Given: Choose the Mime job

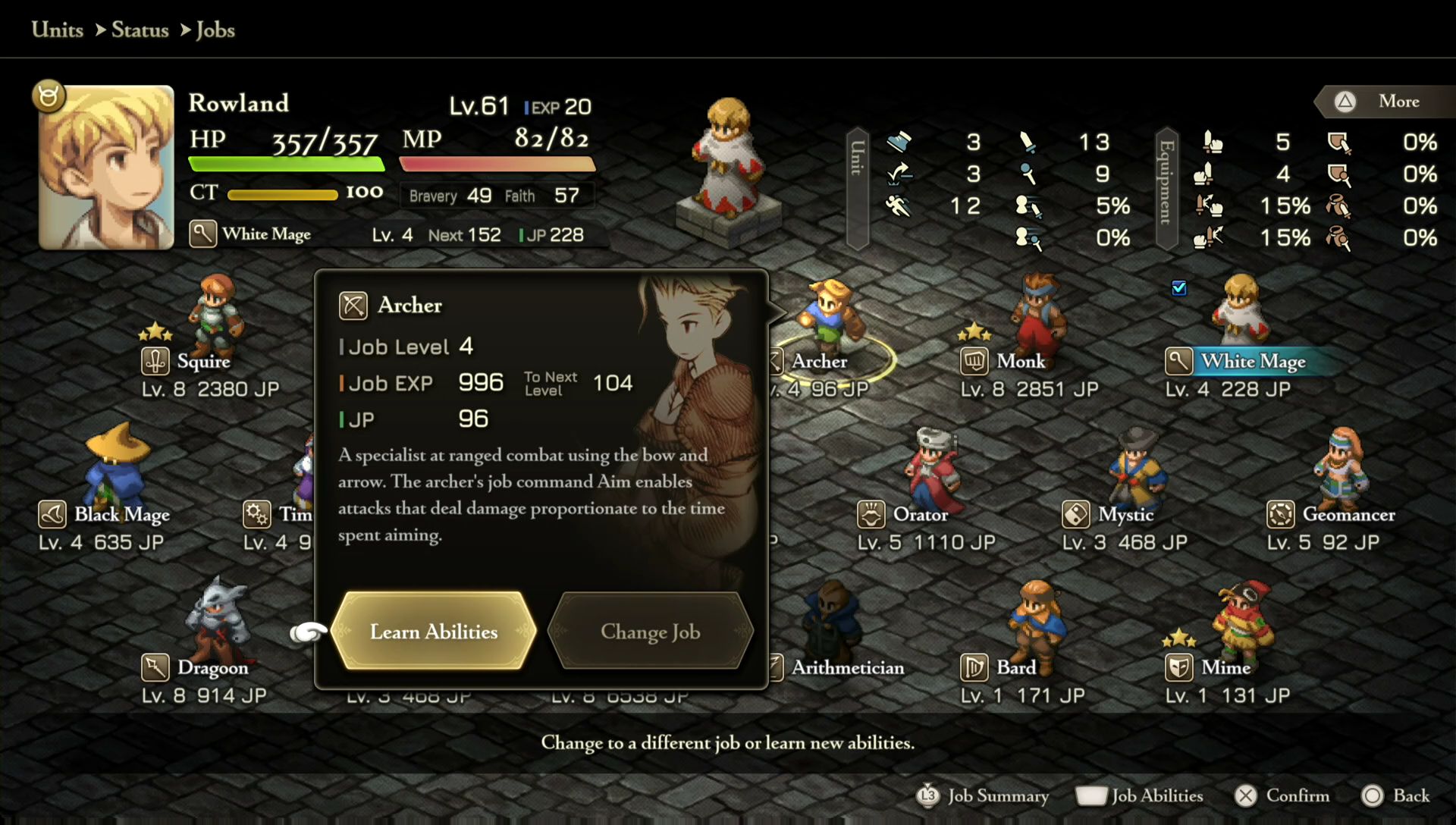Looking at the screenshot, I should click(1225, 667).
